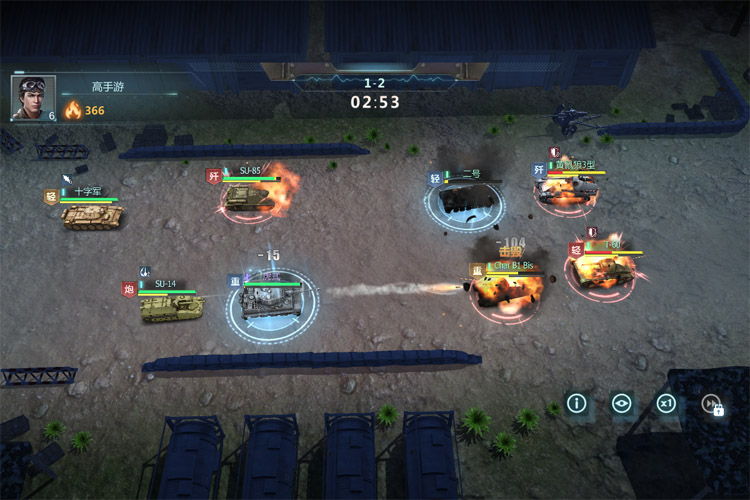
Task: Tap the locked fast-forward skip button
Action: 711,405
